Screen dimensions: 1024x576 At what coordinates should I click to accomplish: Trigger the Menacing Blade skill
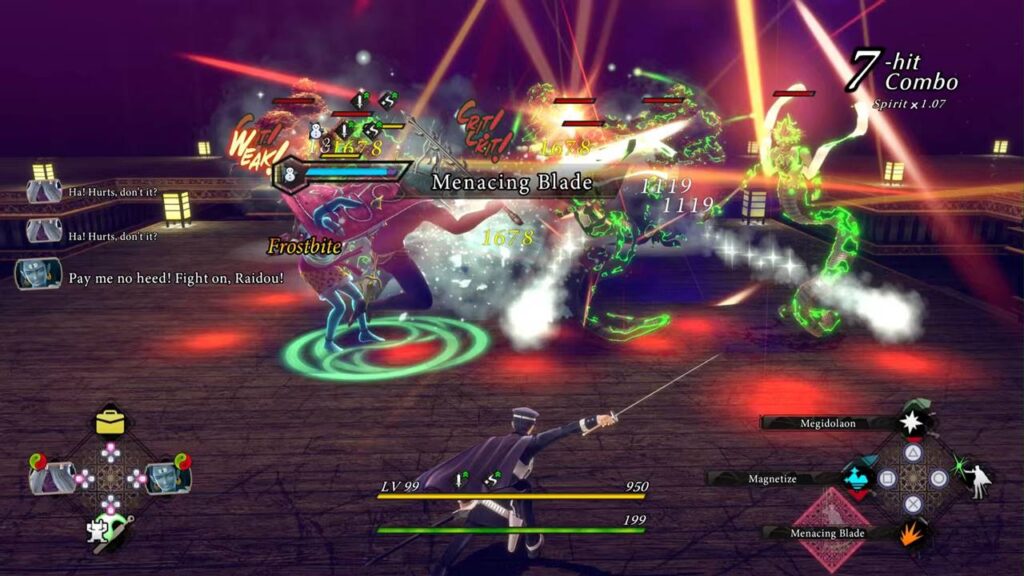826,533
